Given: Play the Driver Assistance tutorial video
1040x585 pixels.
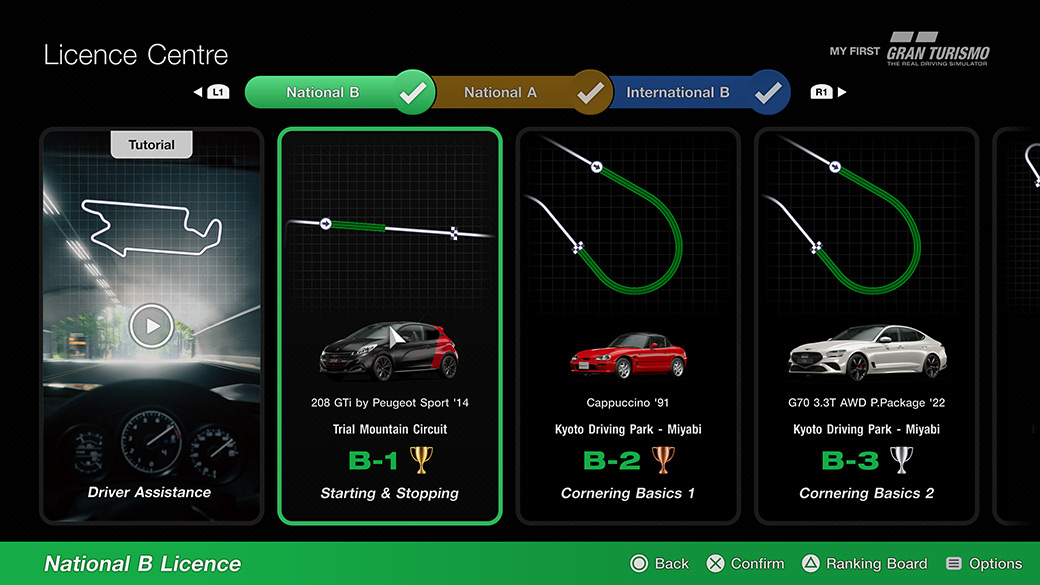Looking at the screenshot, I should (151, 325).
